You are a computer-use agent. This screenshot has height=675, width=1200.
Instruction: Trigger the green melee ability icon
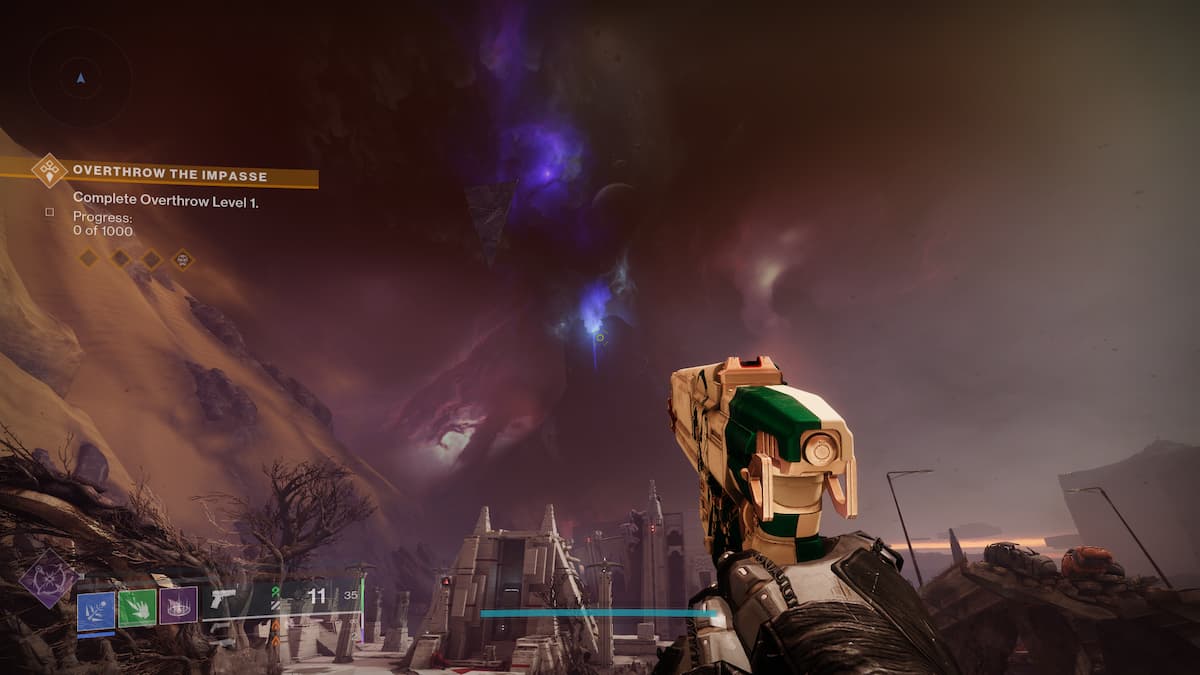[137, 608]
